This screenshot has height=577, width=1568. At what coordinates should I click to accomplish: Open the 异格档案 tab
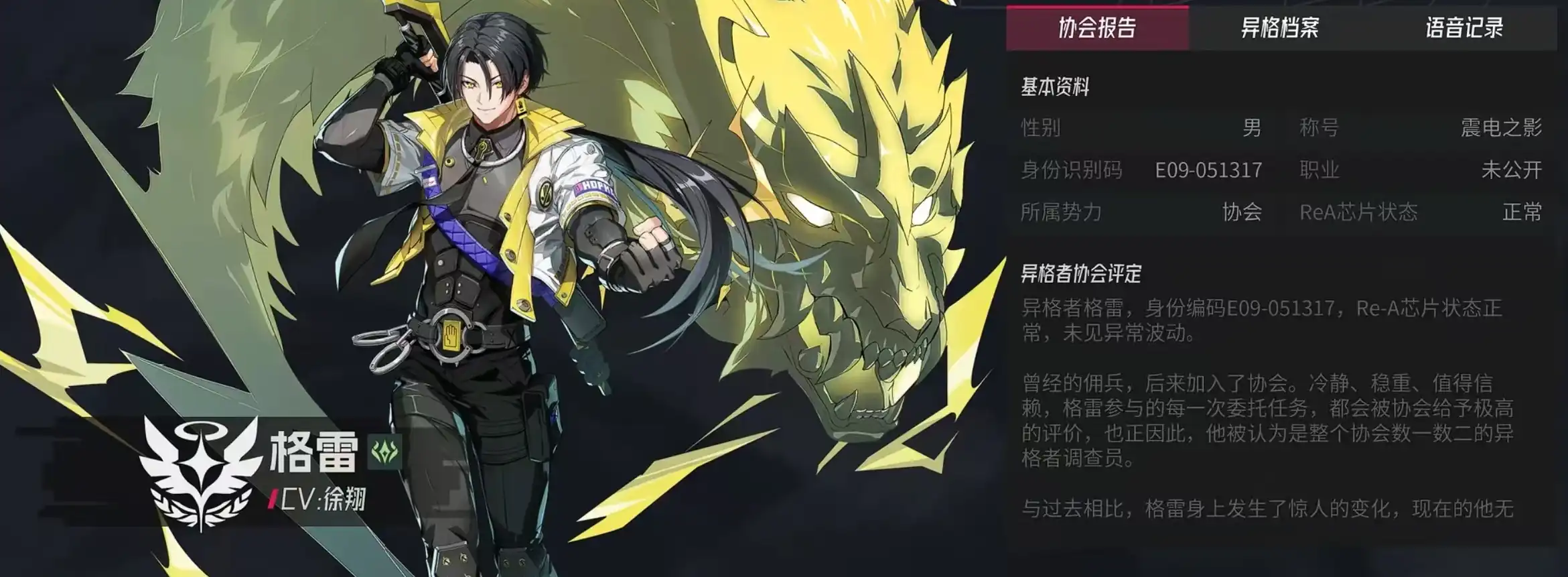[x=1280, y=28]
